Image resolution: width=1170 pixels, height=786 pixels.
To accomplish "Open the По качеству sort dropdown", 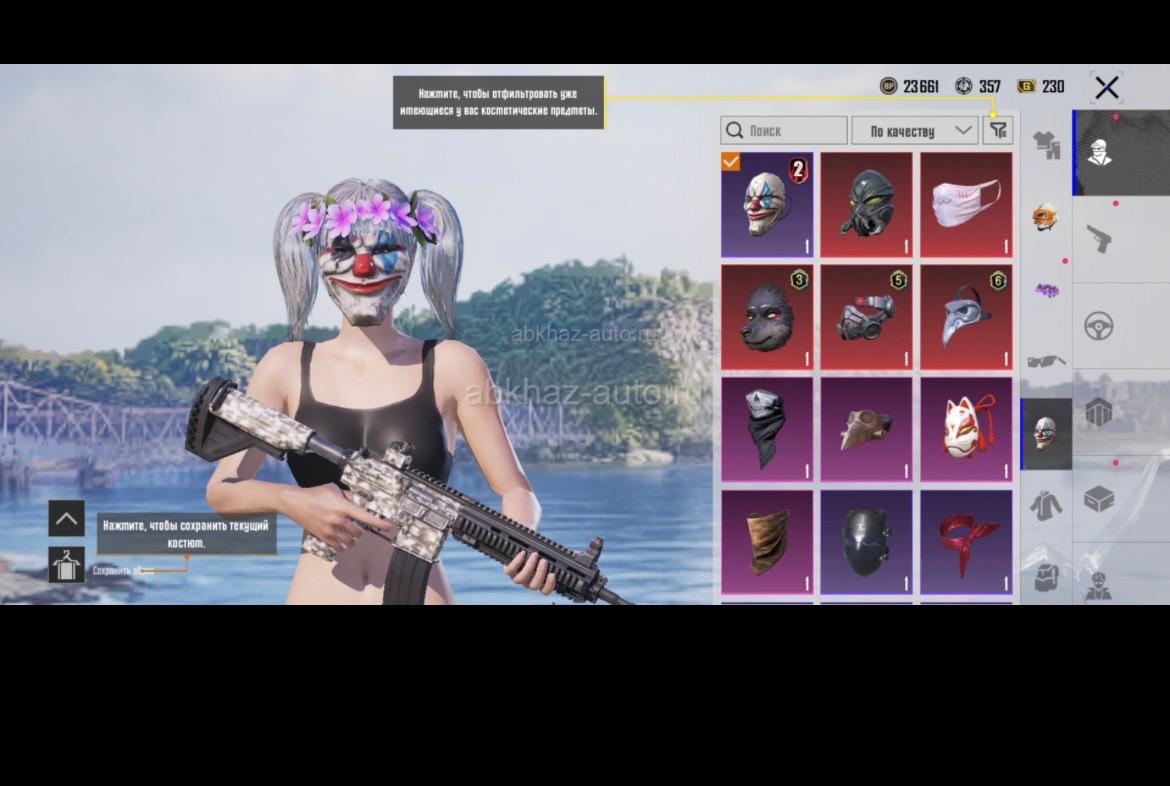I will click(914, 131).
